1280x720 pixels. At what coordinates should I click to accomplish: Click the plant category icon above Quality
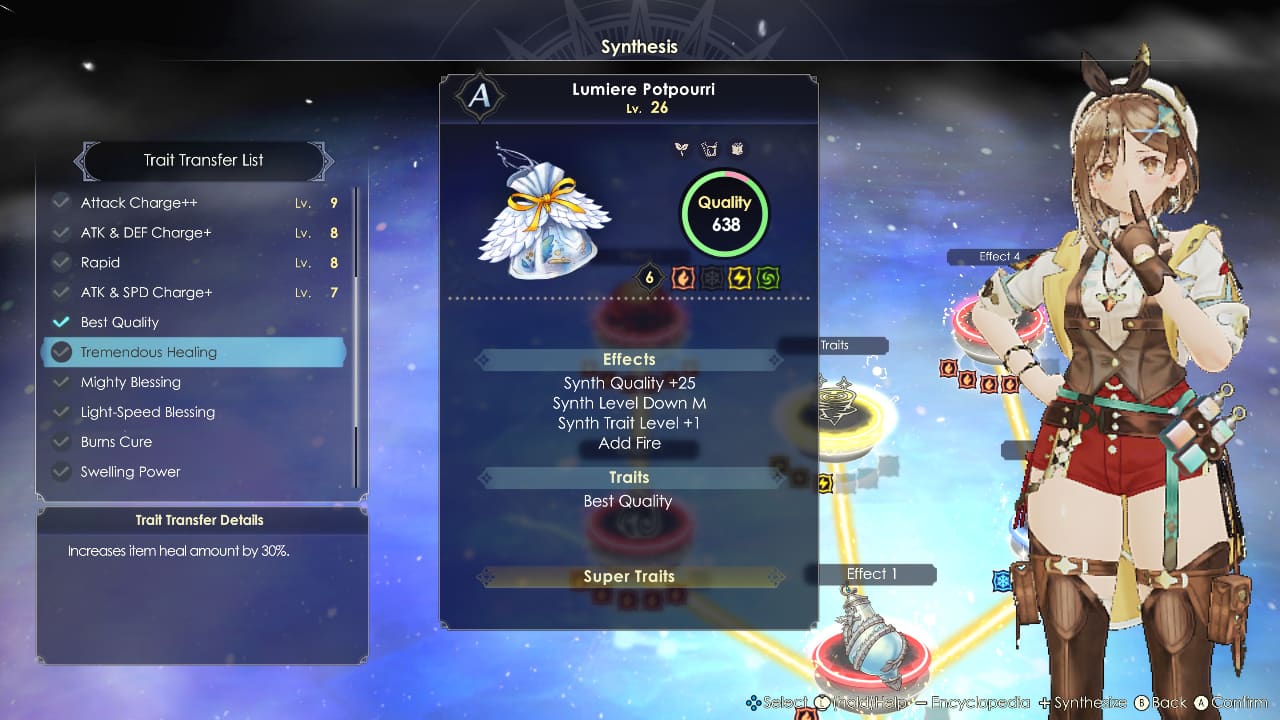681,149
